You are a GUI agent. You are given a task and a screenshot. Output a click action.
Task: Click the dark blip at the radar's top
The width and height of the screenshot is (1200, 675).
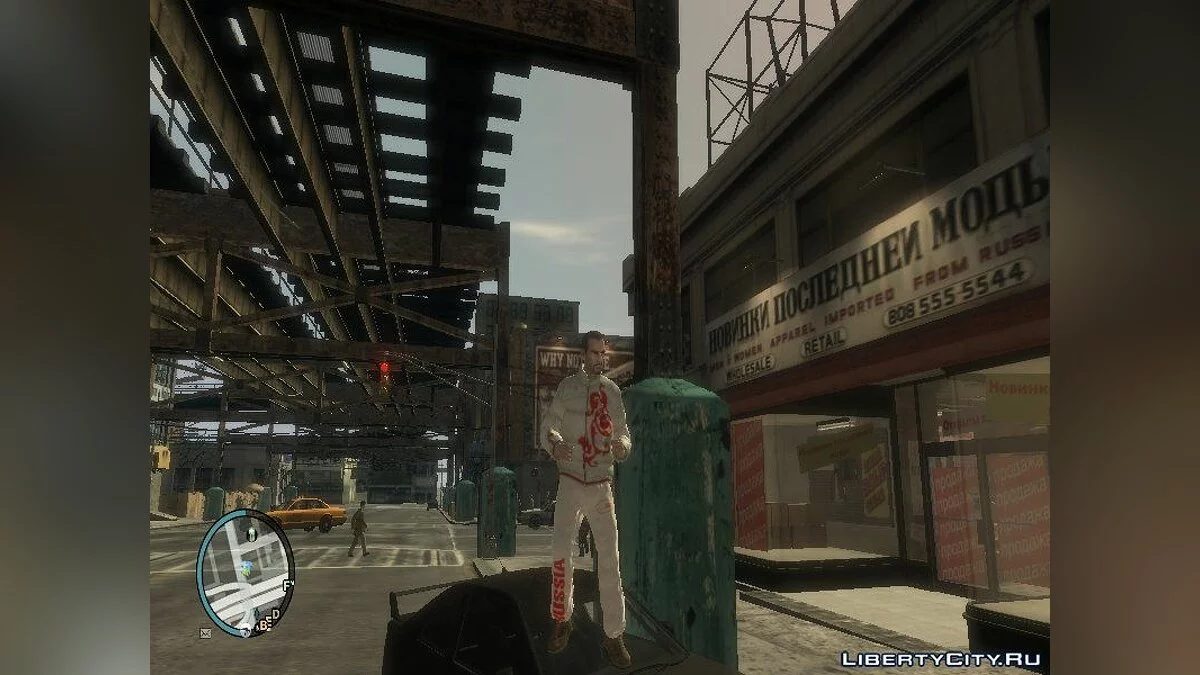pos(251,535)
